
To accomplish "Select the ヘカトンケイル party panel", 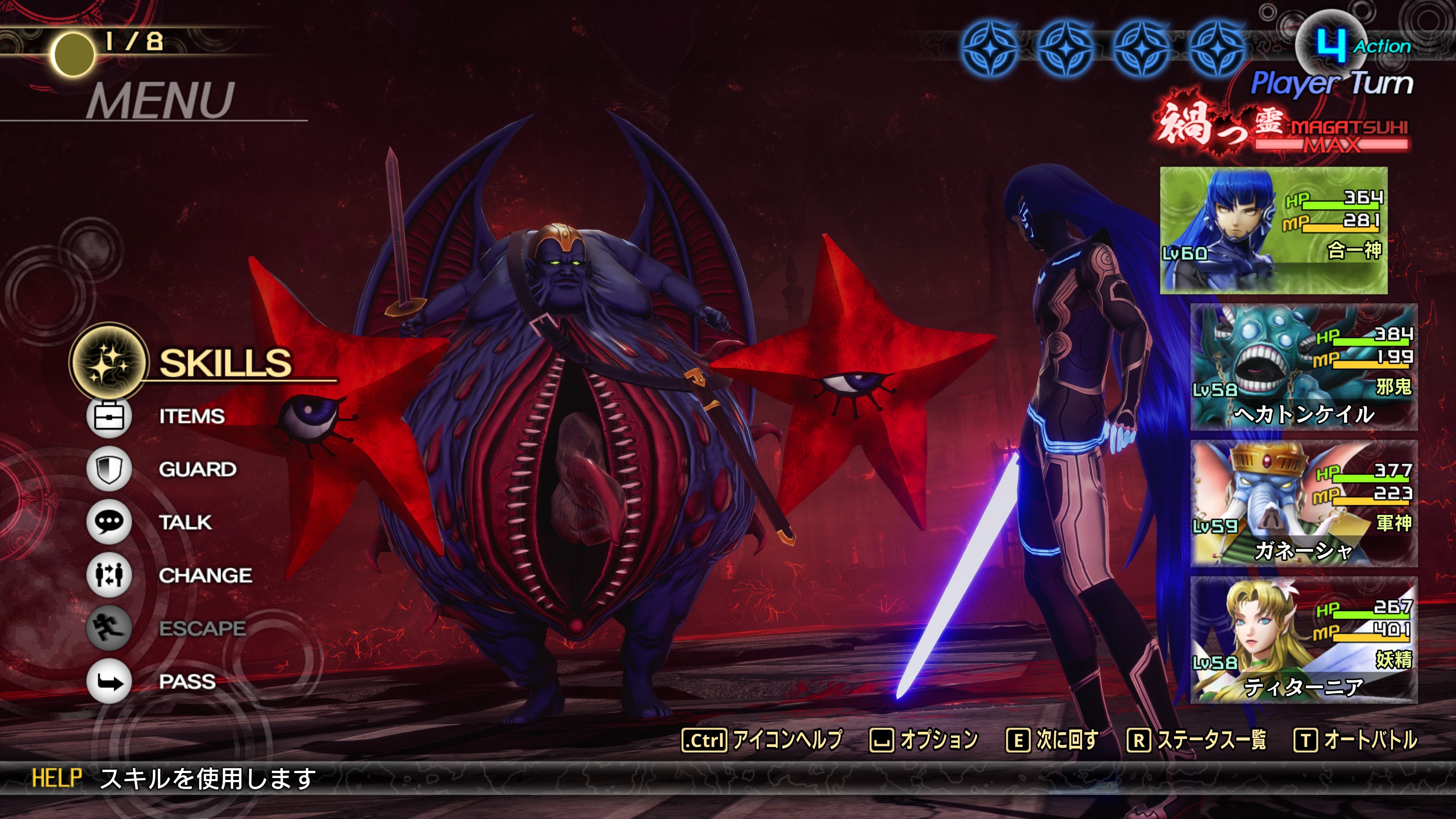I will [1304, 367].
